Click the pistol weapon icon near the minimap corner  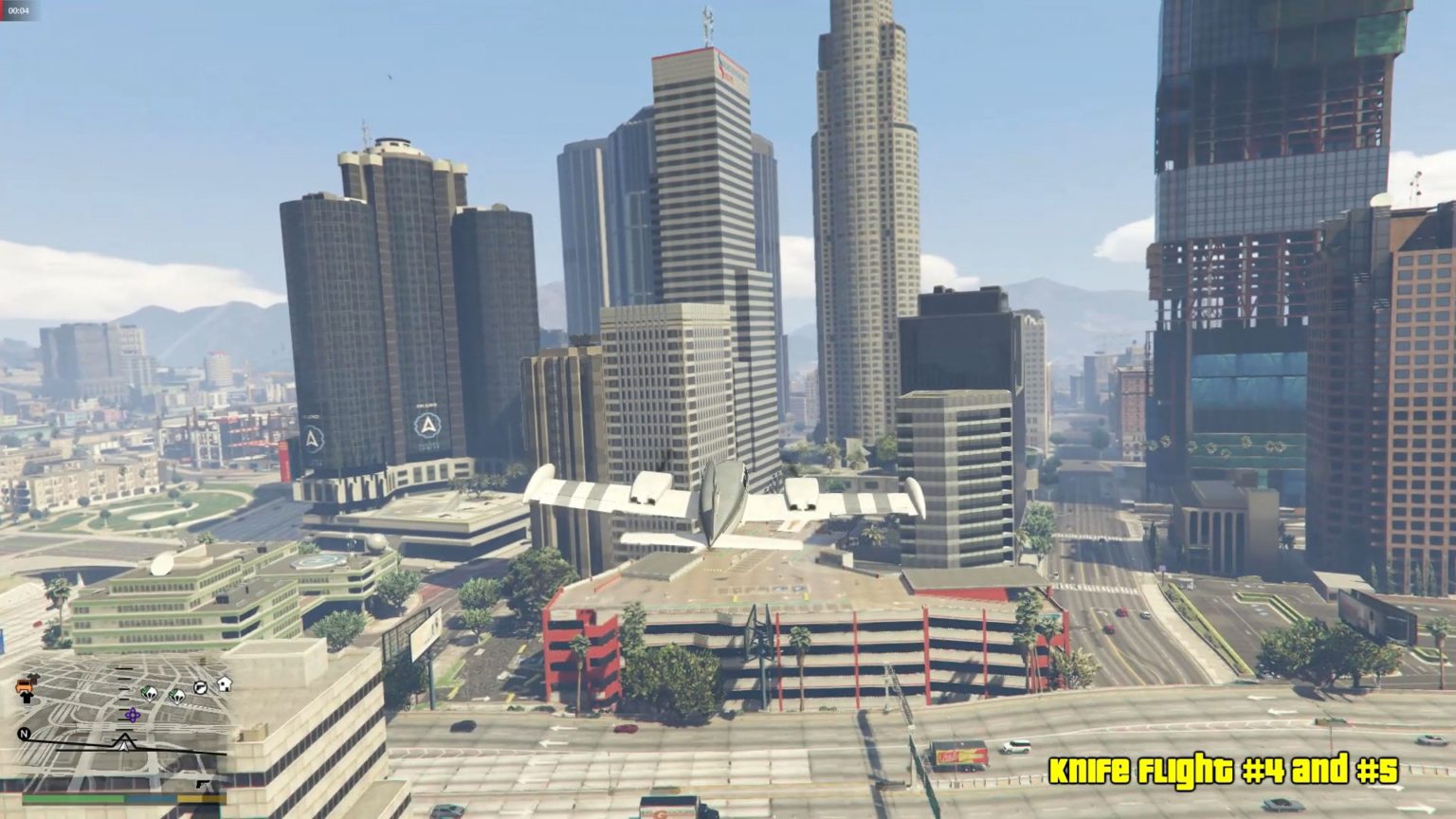pos(203,785)
